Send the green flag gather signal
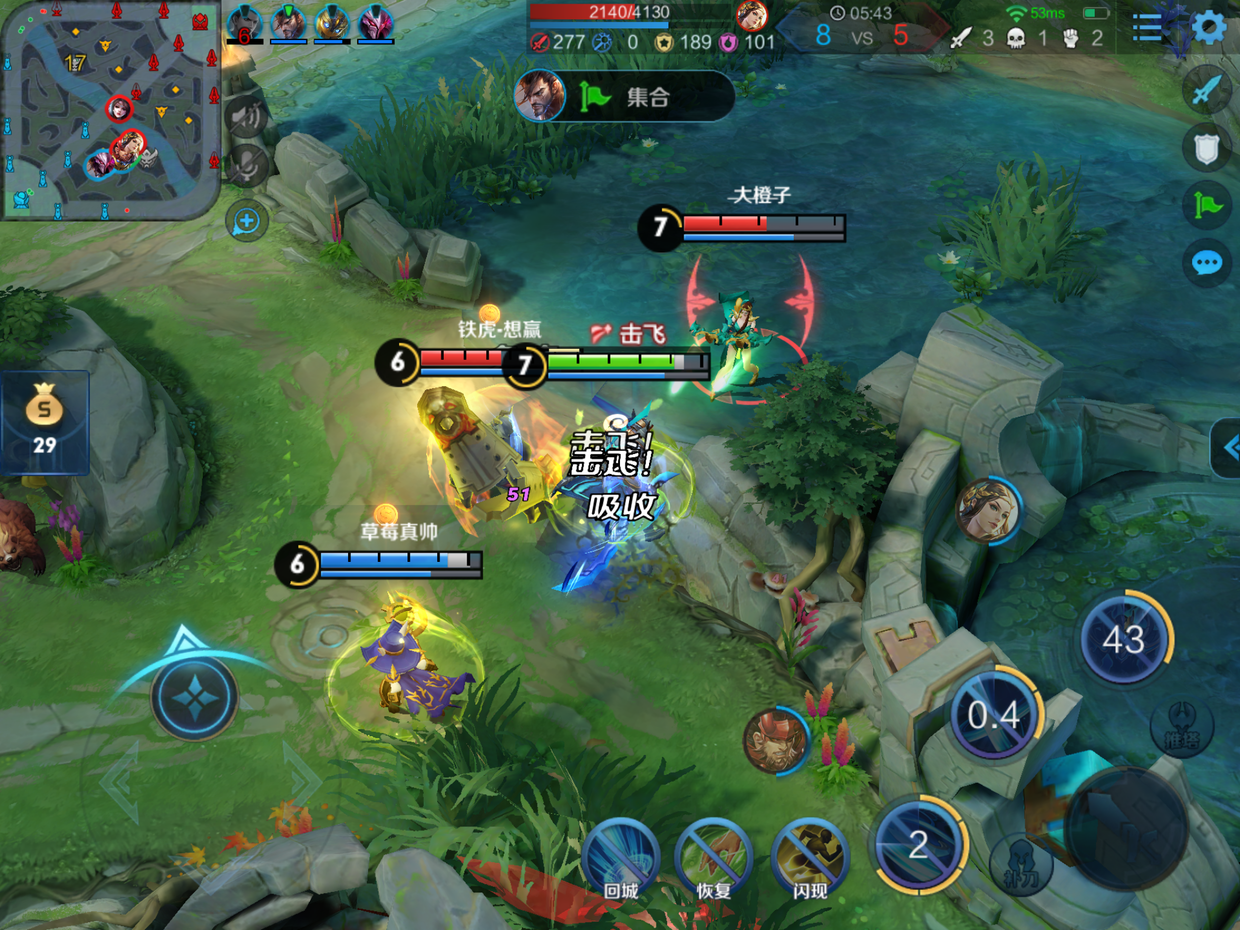Screen dimensions: 1240x930 click(1207, 206)
